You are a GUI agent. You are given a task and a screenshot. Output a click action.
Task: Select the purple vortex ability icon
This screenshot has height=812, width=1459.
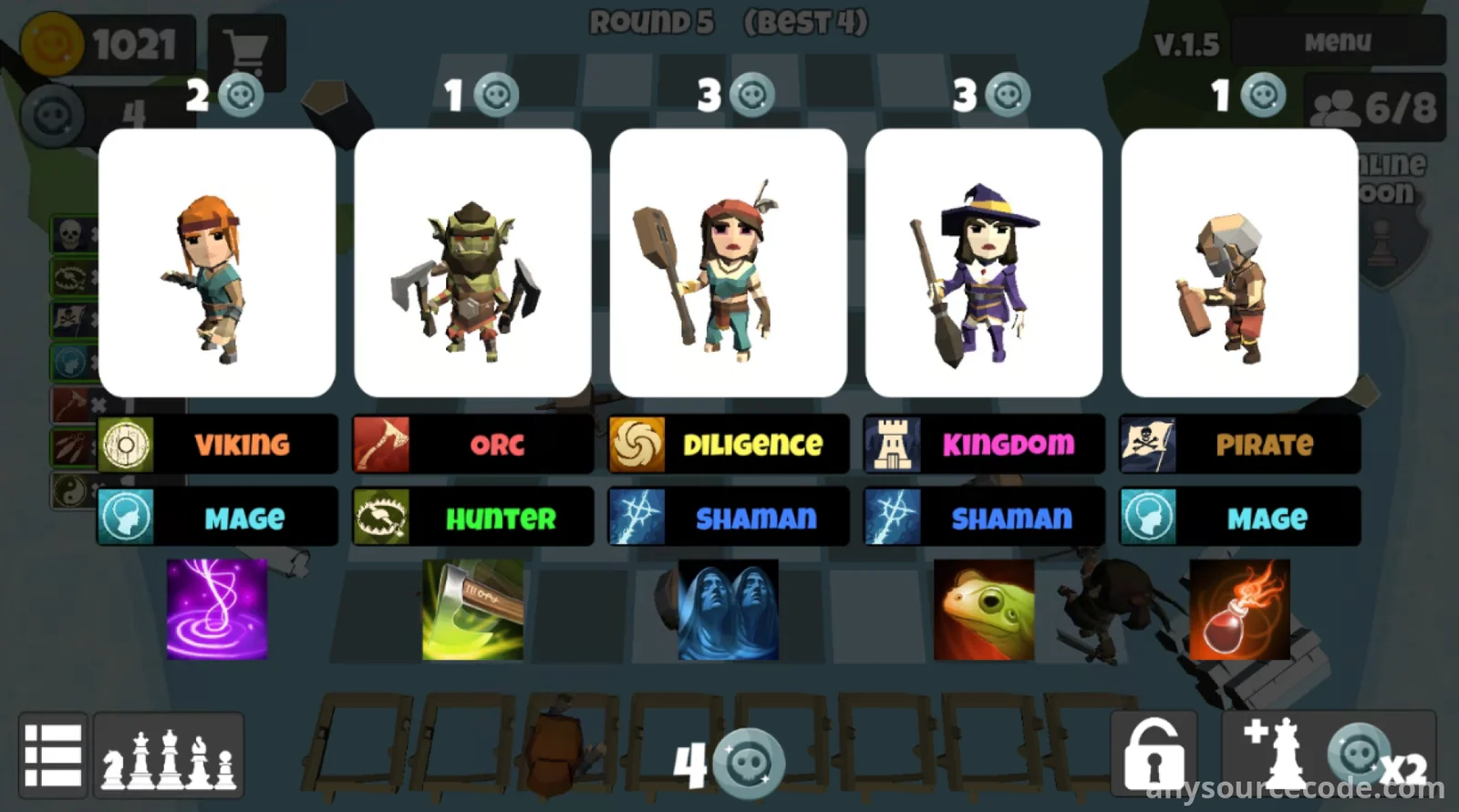coord(217,609)
